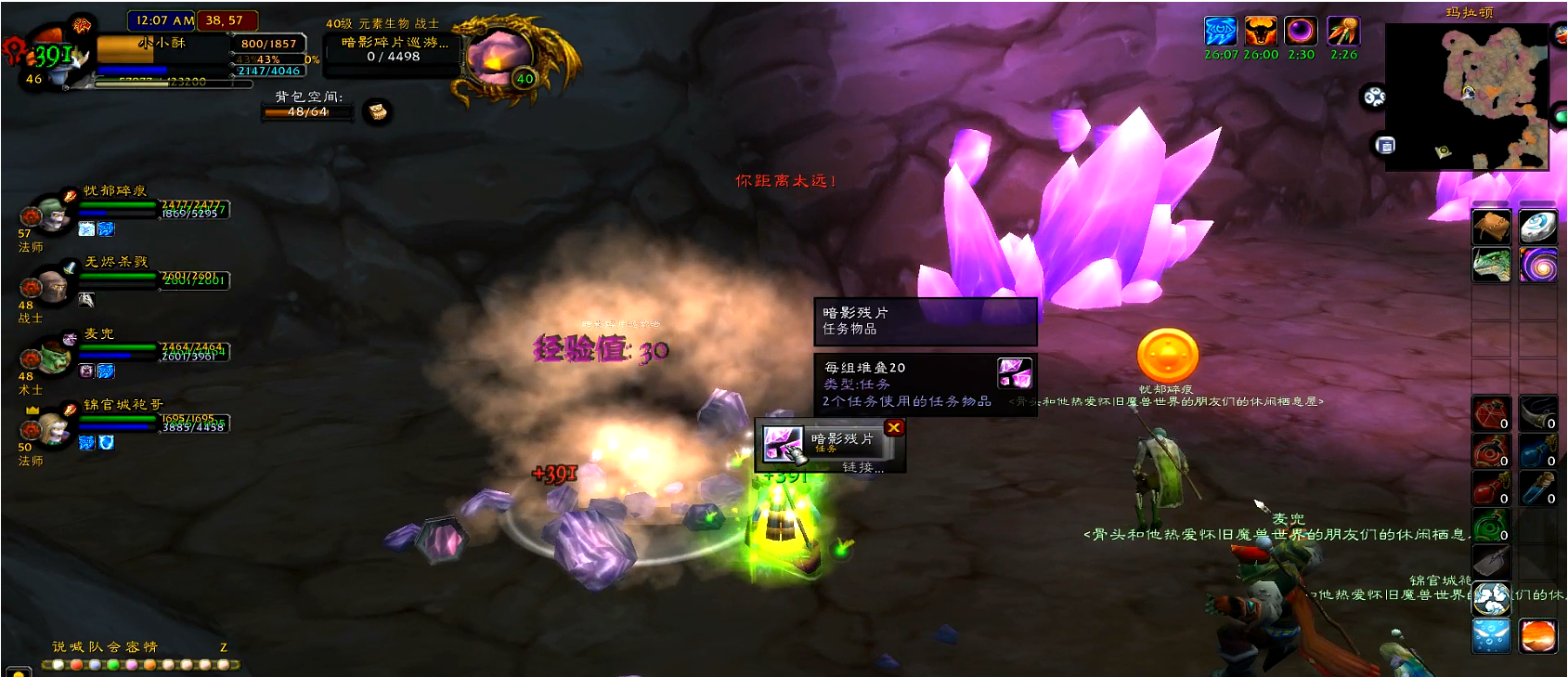The width and height of the screenshot is (1568, 677).
Task: Click the flaming bull head buff icon
Action: pyautogui.click(x=1260, y=32)
